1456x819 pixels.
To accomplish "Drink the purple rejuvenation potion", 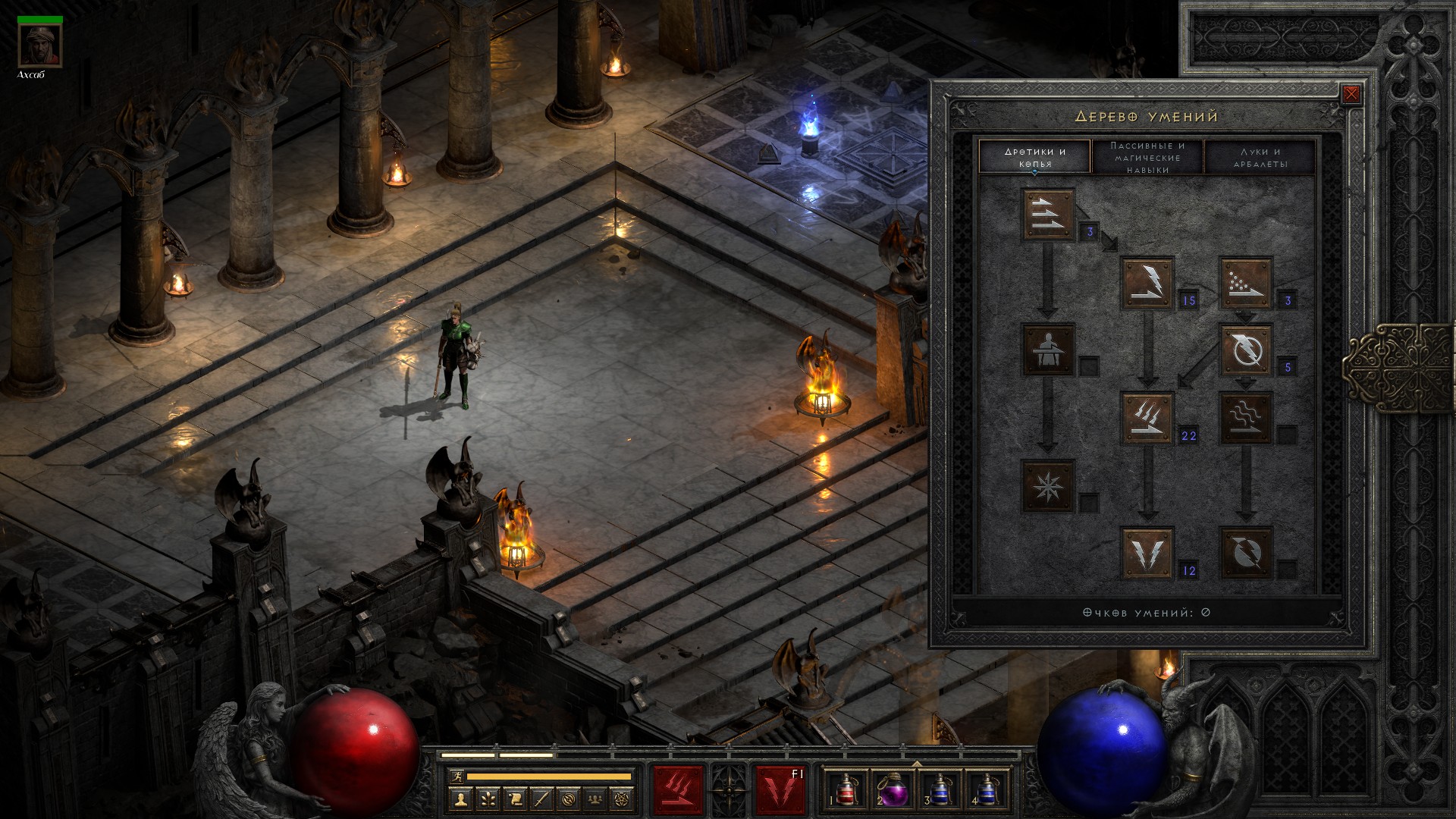I will pyautogui.click(x=893, y=790).
